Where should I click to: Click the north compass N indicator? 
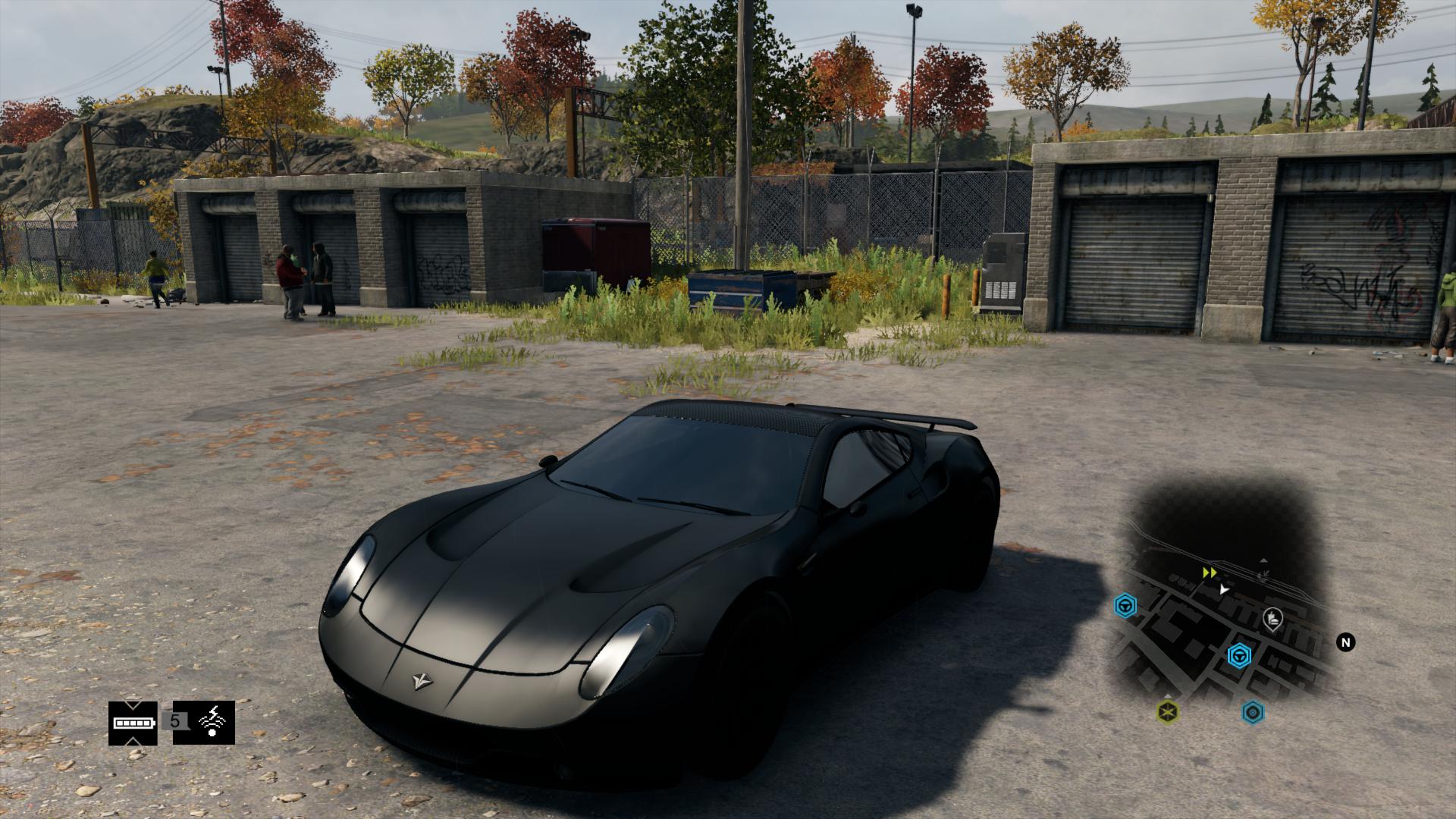(x=1346, y=643)
